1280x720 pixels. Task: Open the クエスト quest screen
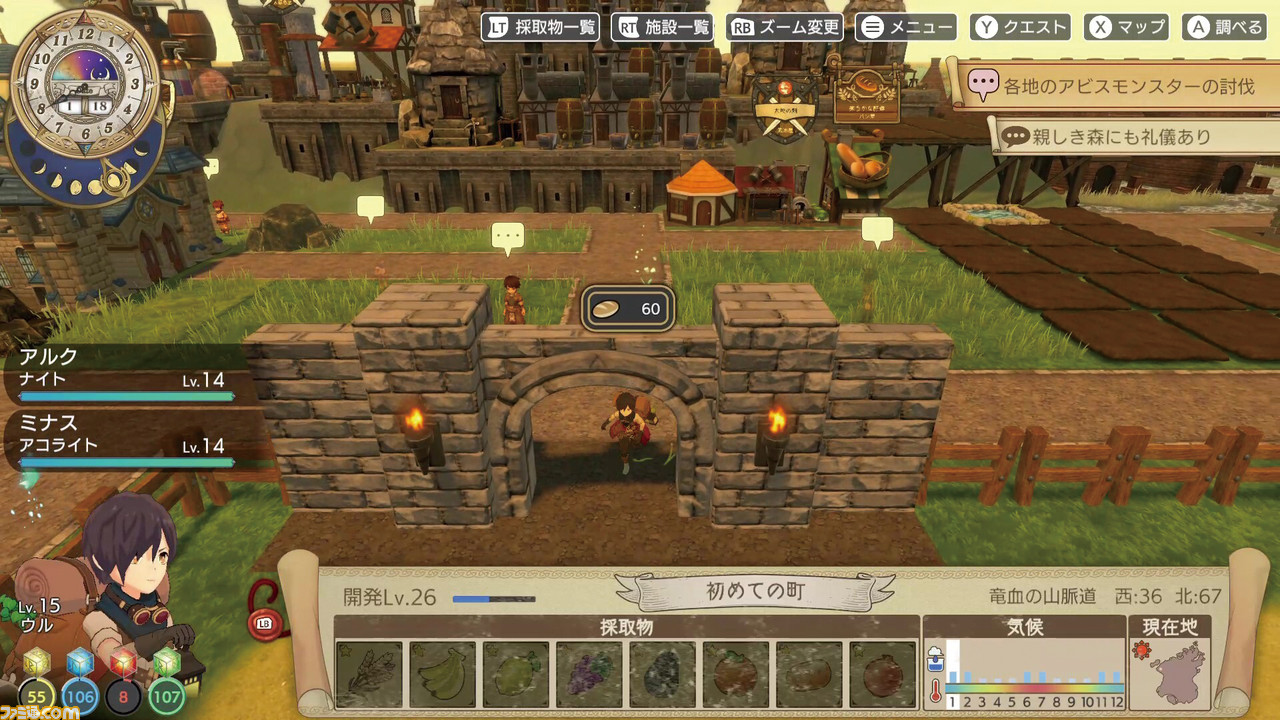coord(1020,28)
